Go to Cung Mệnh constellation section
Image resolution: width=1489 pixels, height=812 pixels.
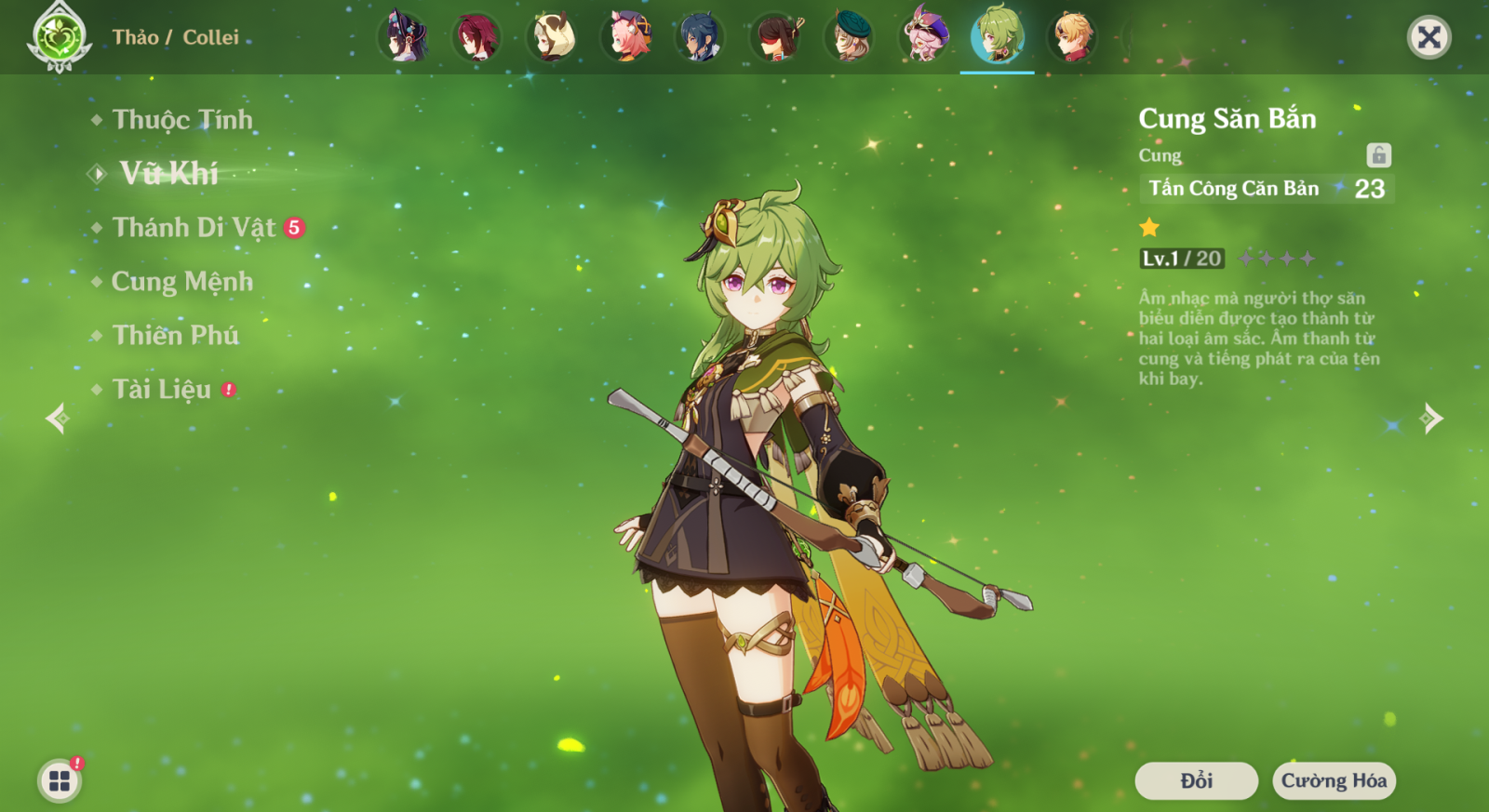[x=182, y=282]
